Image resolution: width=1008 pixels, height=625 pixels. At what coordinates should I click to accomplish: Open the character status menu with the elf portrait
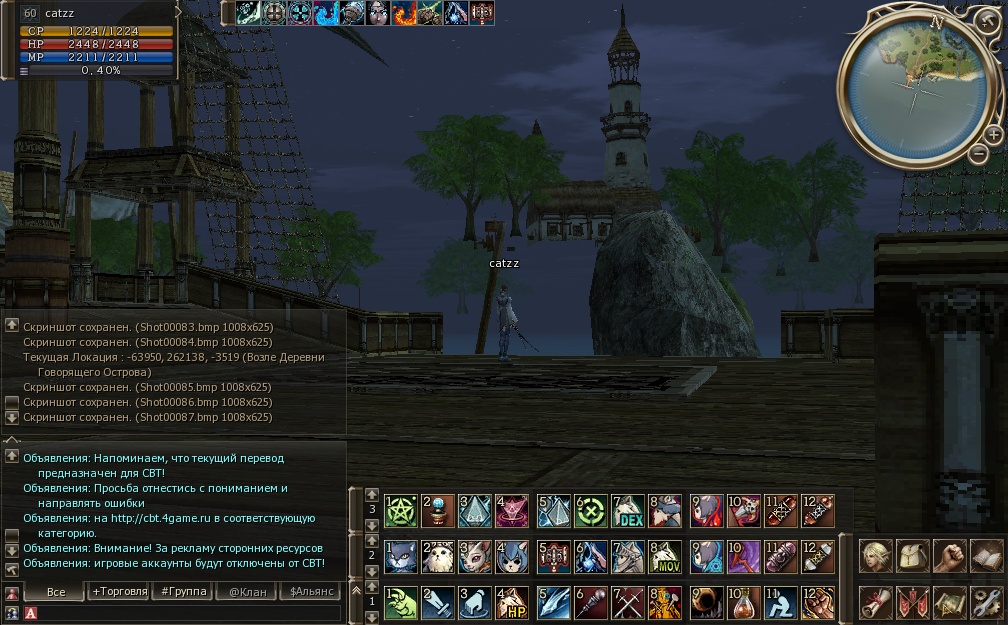click(x=876, y=557)
